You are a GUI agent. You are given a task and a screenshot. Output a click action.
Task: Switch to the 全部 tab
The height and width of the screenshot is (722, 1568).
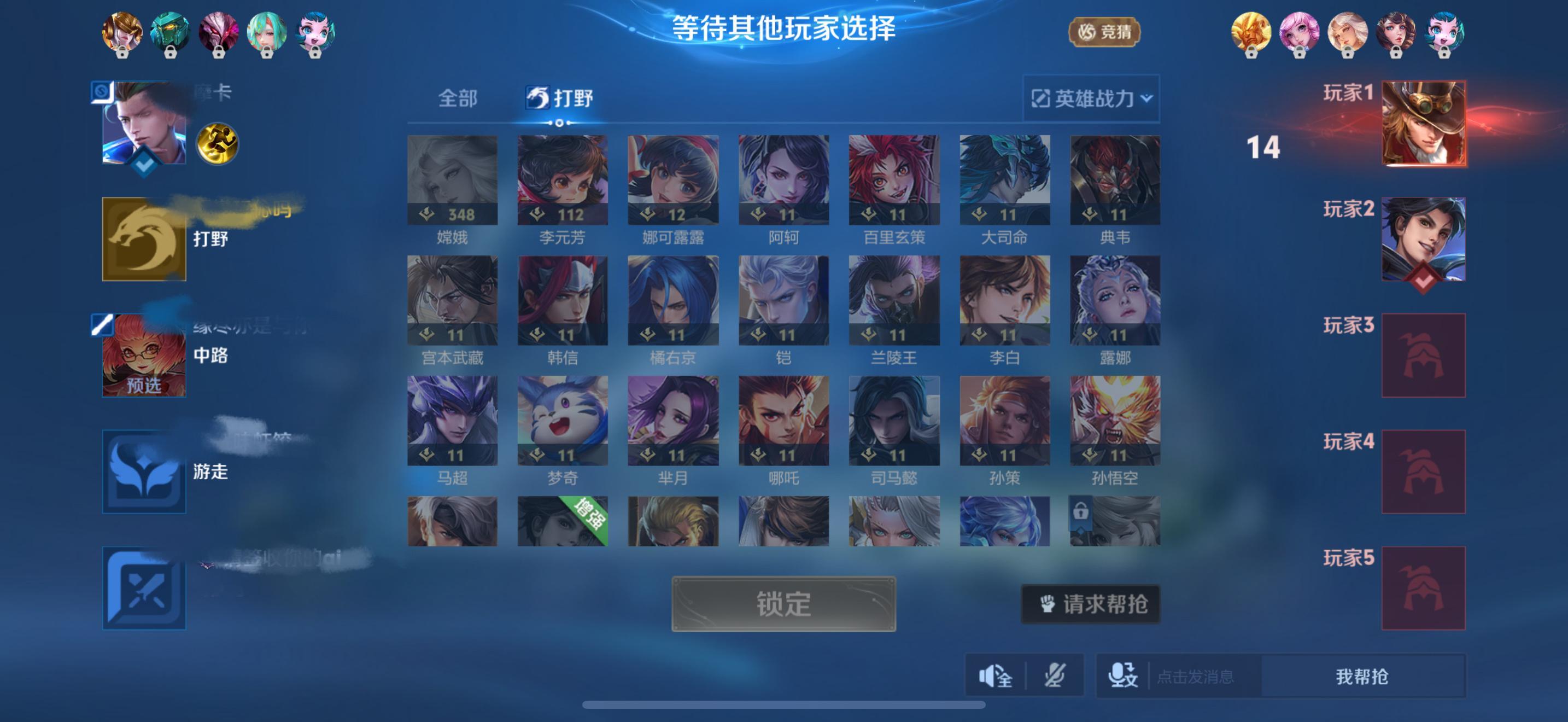coord(458,98)
